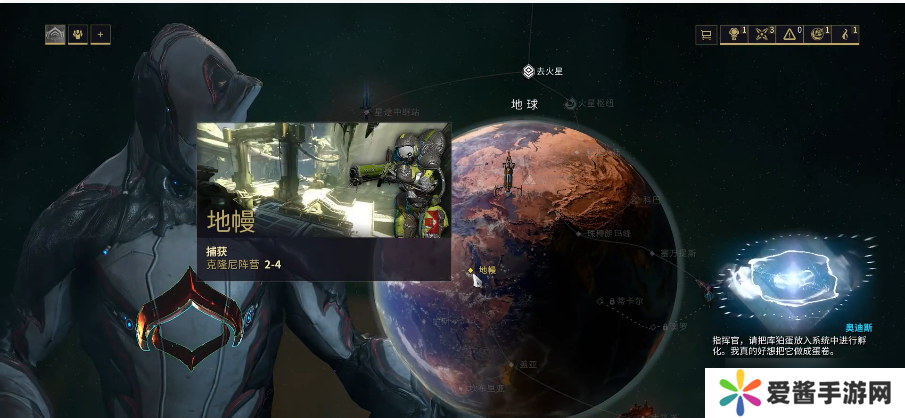Travel to Mars via 去火星 node
The image size is (905, 418).
point(530,71)
